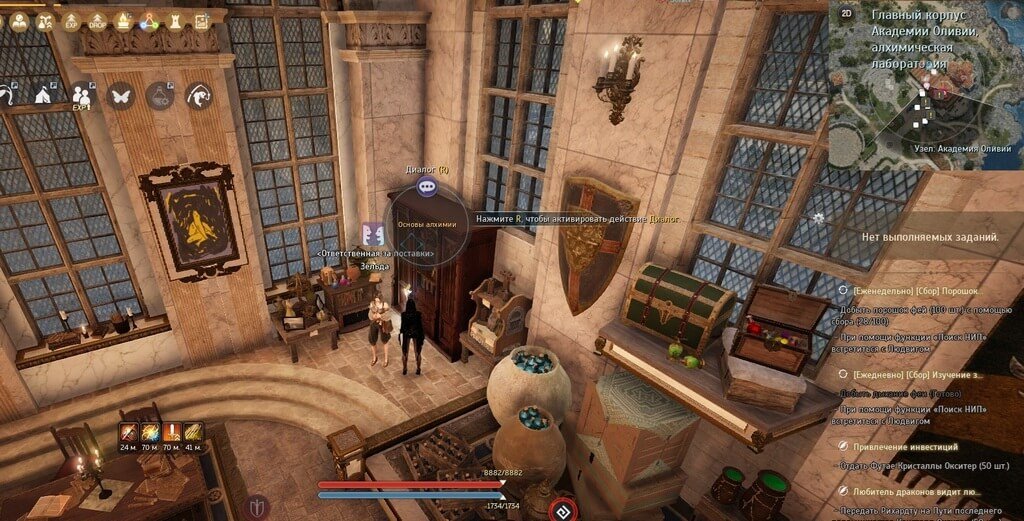Image resolution: width=1024 pixels, height=521 pixels.
Task: Toggle the minimap 2D view button
Action: [x=846, y=14]
